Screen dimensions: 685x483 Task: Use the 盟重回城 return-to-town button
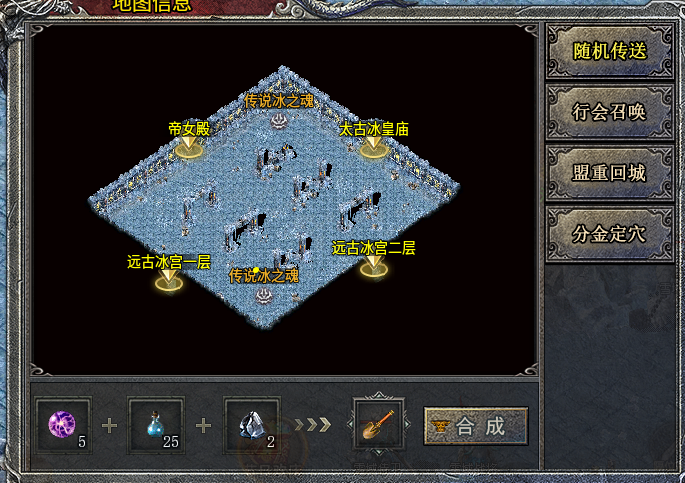click(x=609, y=173)
